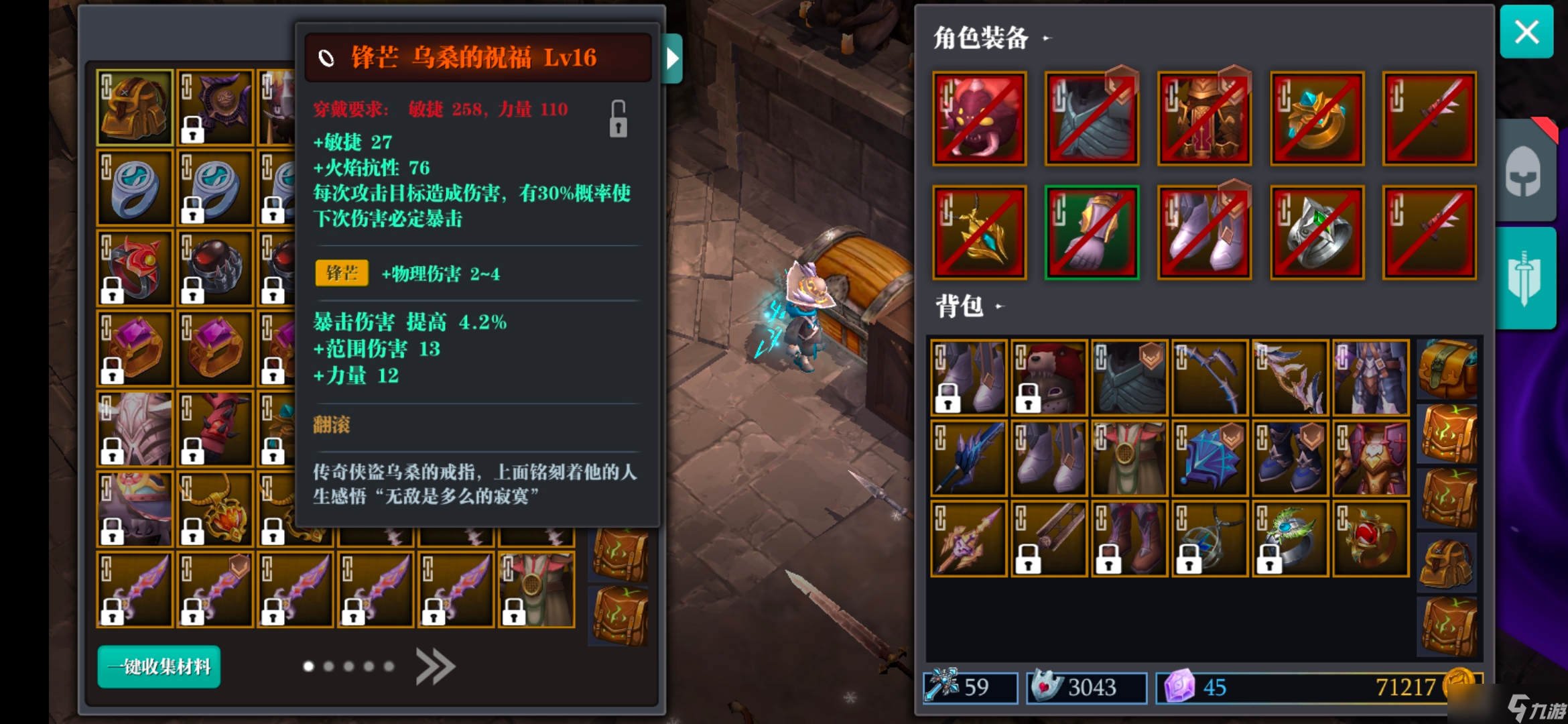The image size is (1568, 724).
Task: Unlock the padlocked dagger in bottom row
Action: (114, 613)
